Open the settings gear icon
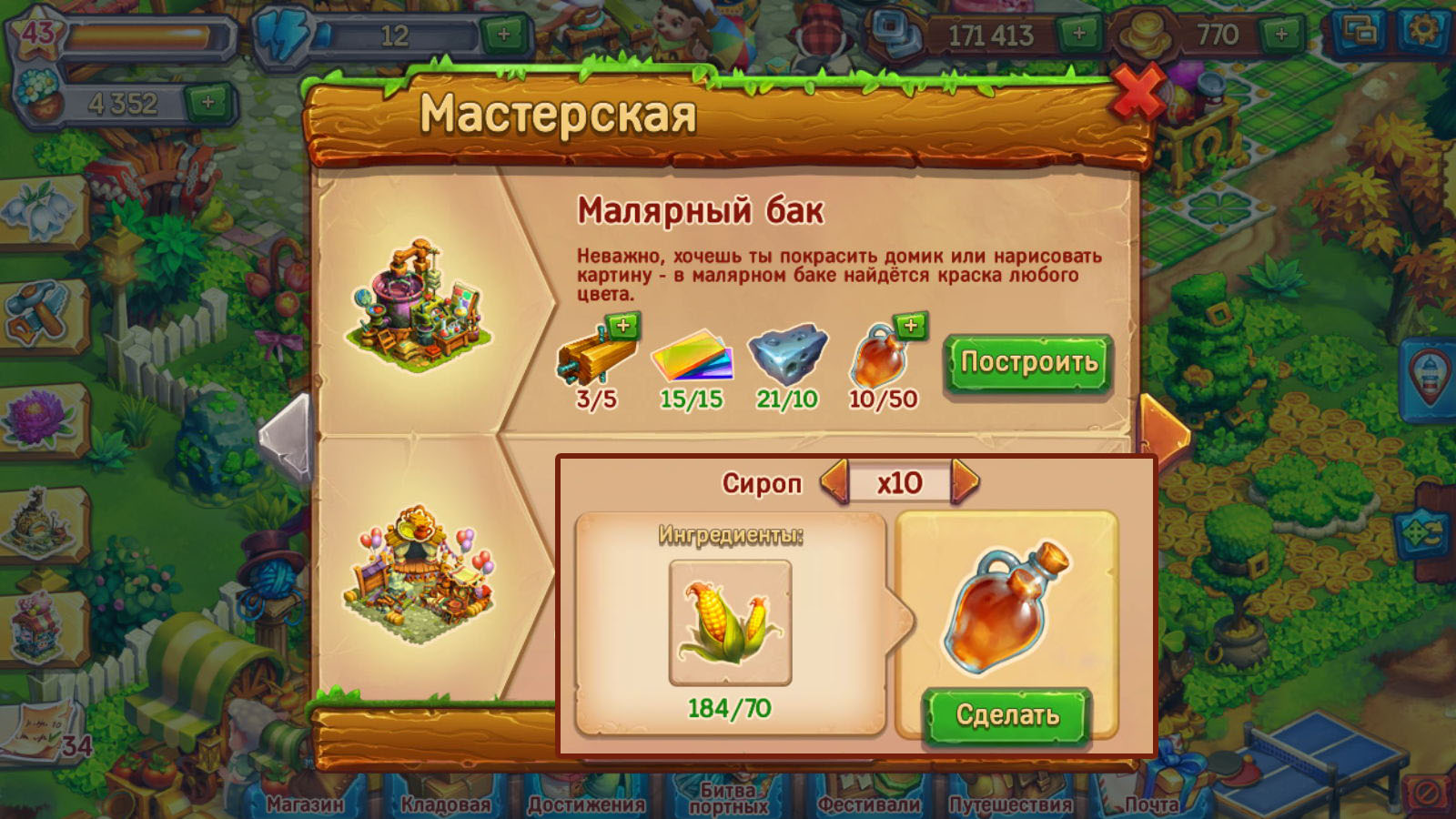1456x819 pixels. pos(1422,32)
